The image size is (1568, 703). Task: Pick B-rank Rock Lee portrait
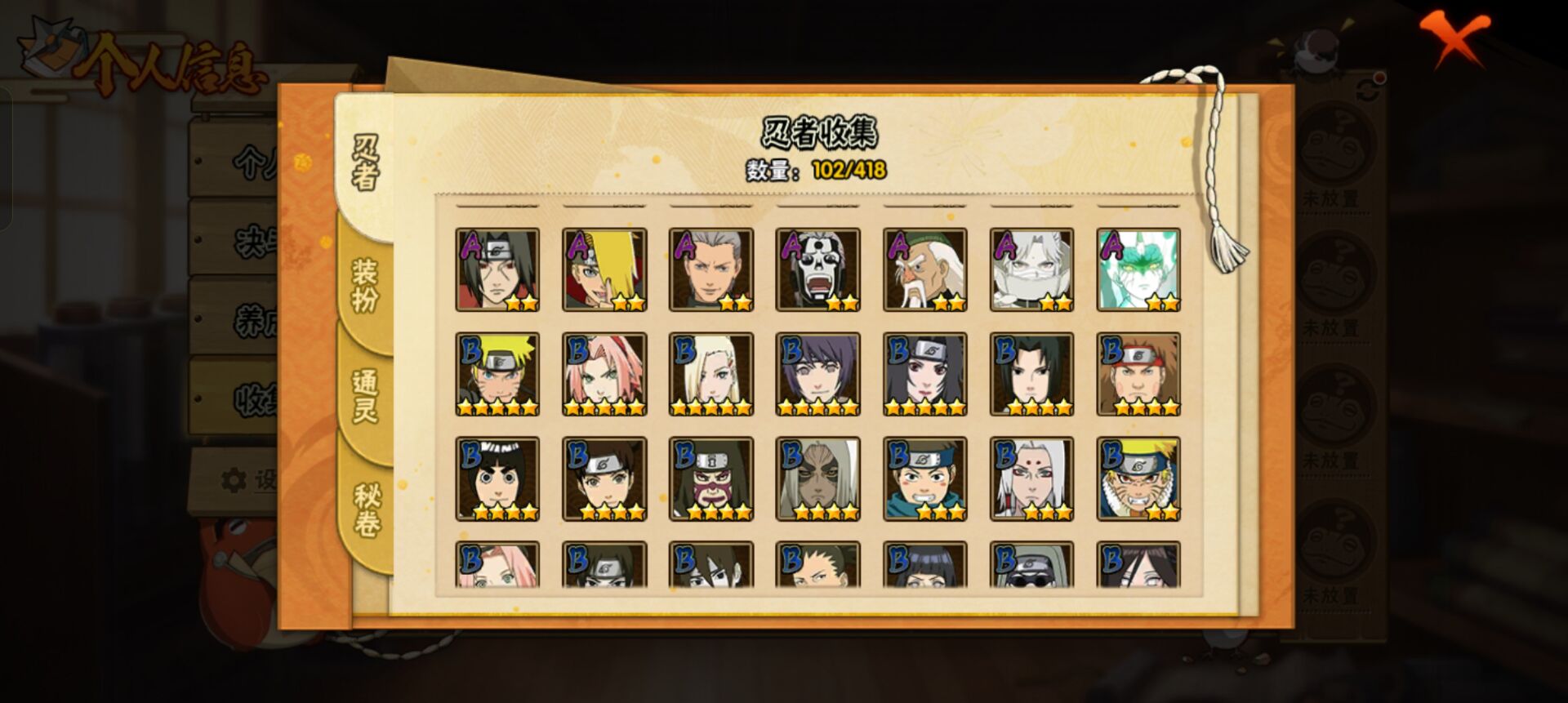497,478
